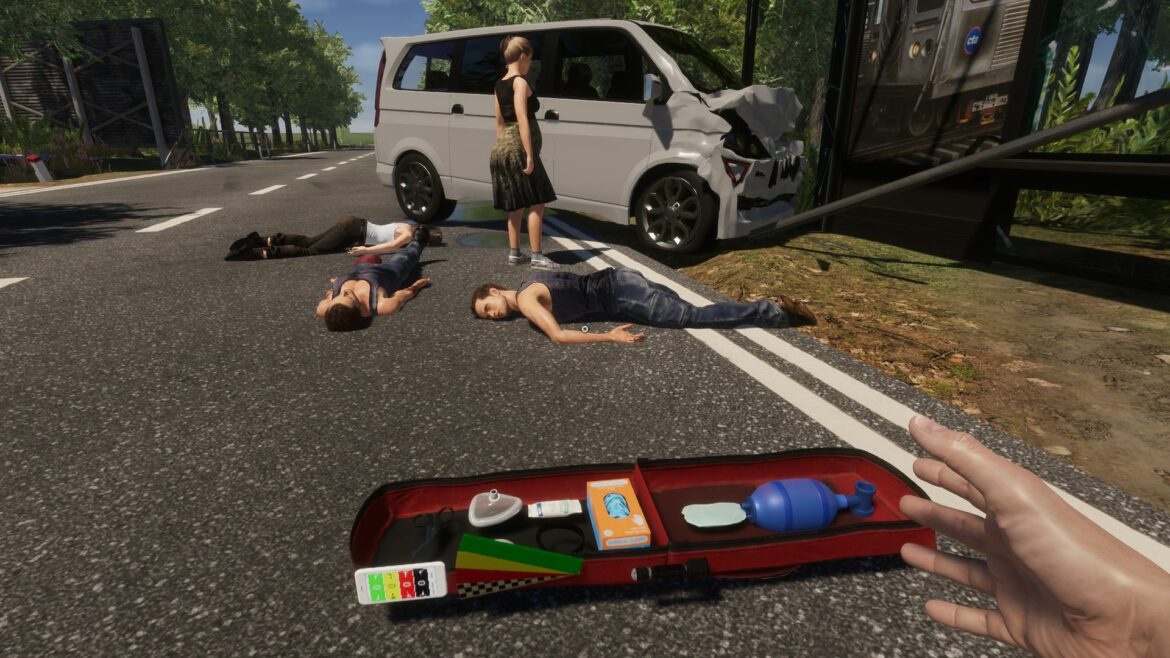Image resolution: width=1170 pixels, height=658 pixels.
Task: Take the white device with colored buttons
Action: 400,582
